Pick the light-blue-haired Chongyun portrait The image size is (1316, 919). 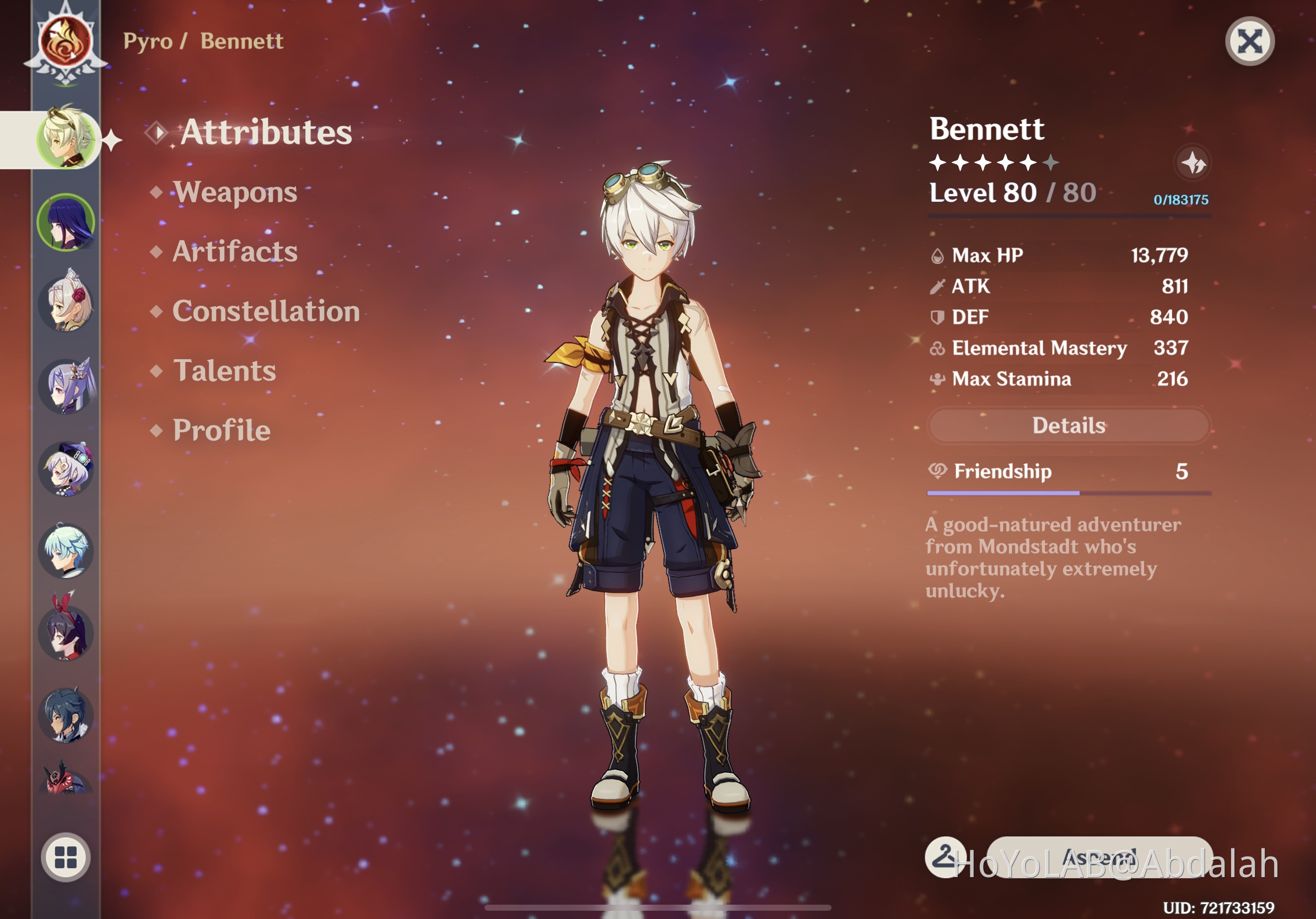66,551
